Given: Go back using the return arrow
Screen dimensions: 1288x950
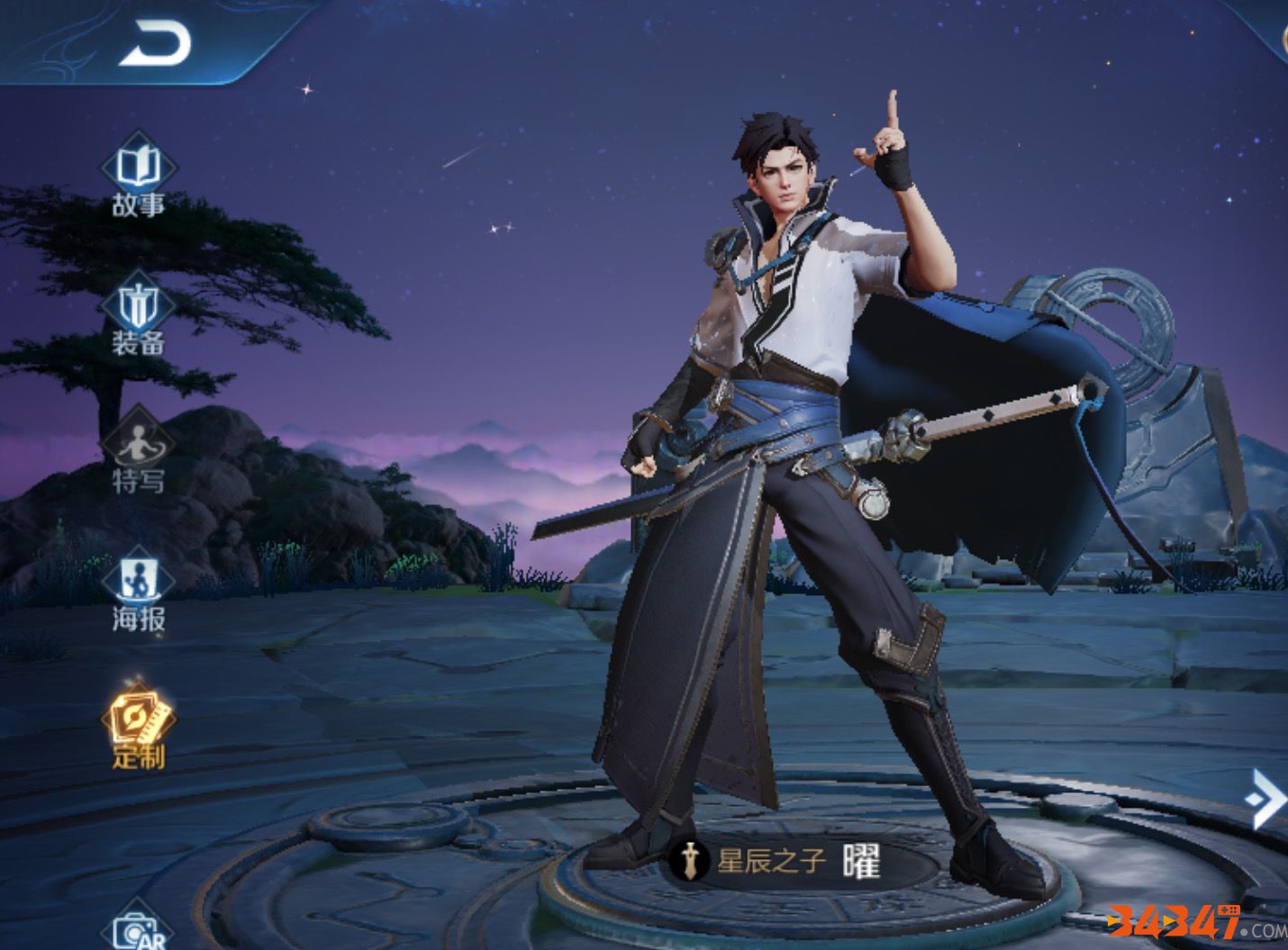Looking at the screenshot, I should (x=155, y=43).
